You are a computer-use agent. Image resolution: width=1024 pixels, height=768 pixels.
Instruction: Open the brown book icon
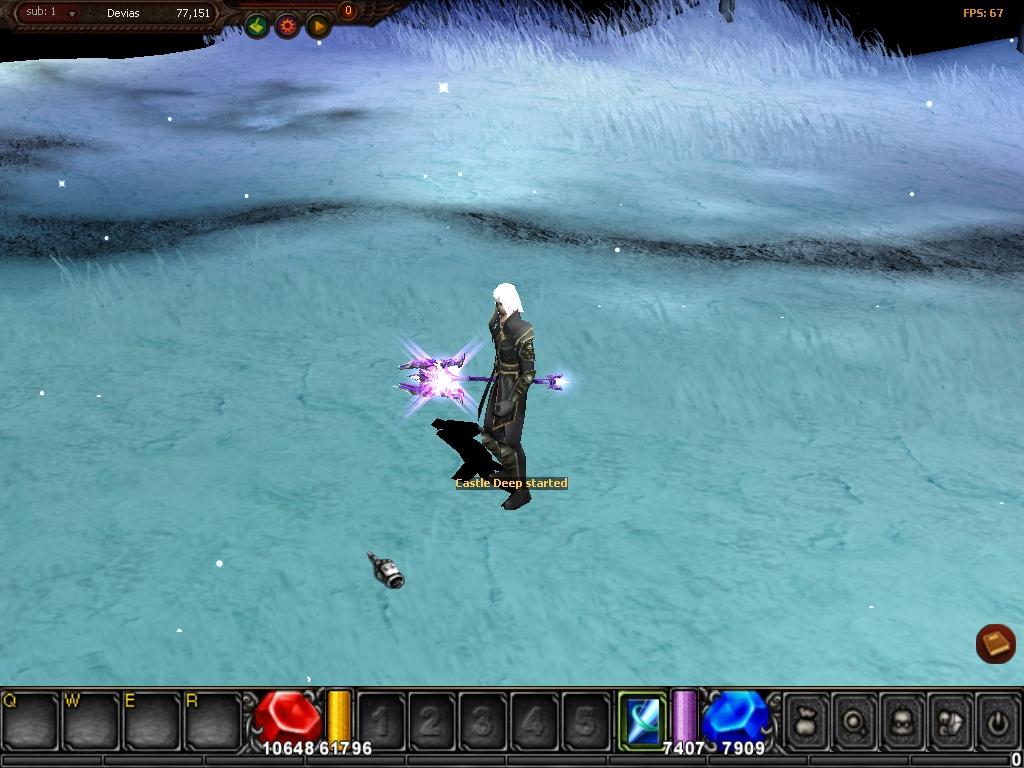point(995,644)
